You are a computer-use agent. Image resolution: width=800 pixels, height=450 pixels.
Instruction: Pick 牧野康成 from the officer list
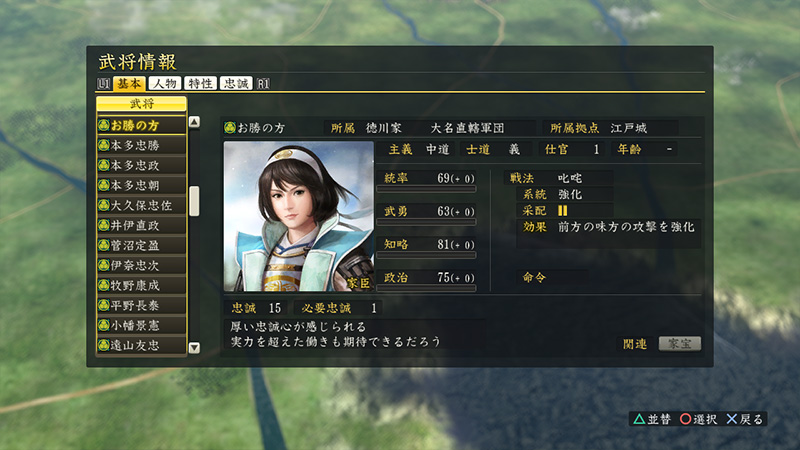point(141,285)
